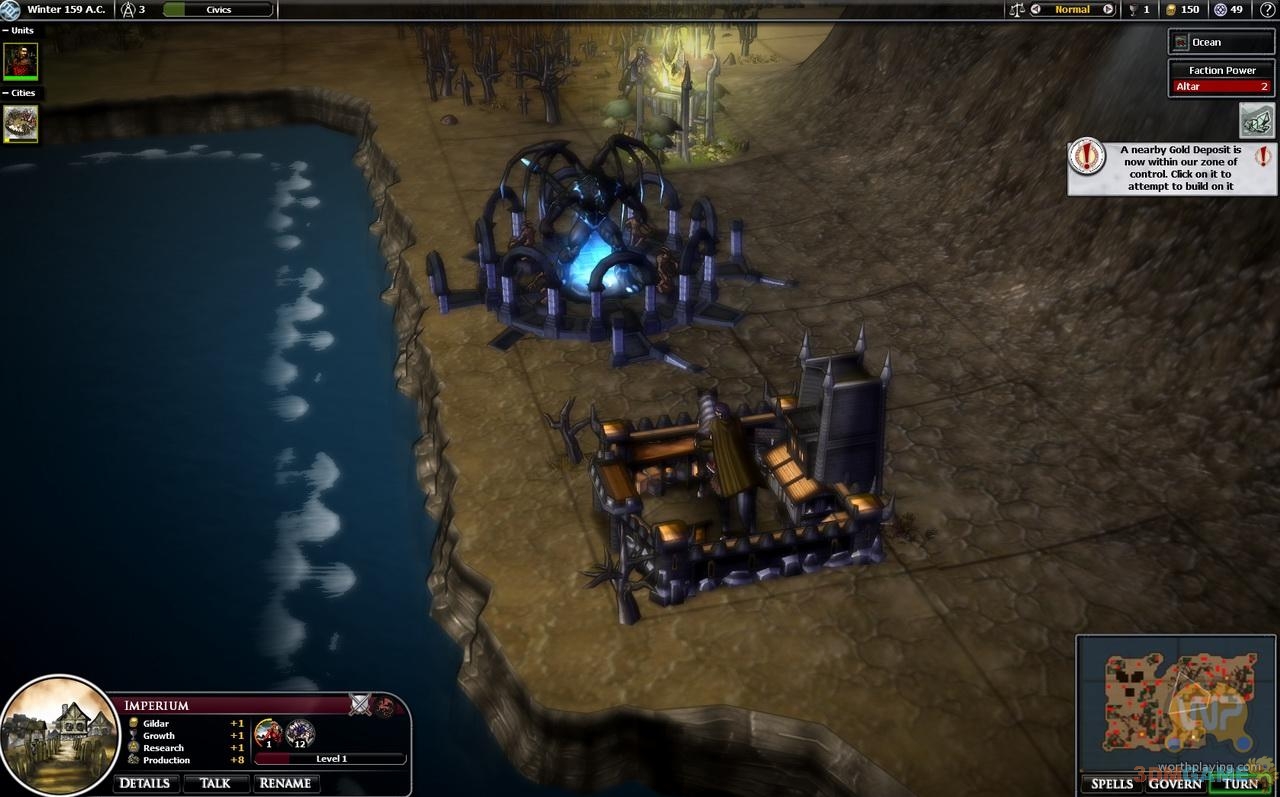Click the crystal resource notification icon
The height and width of the screenshot is (797, 1280).
tap(1257, 121)
